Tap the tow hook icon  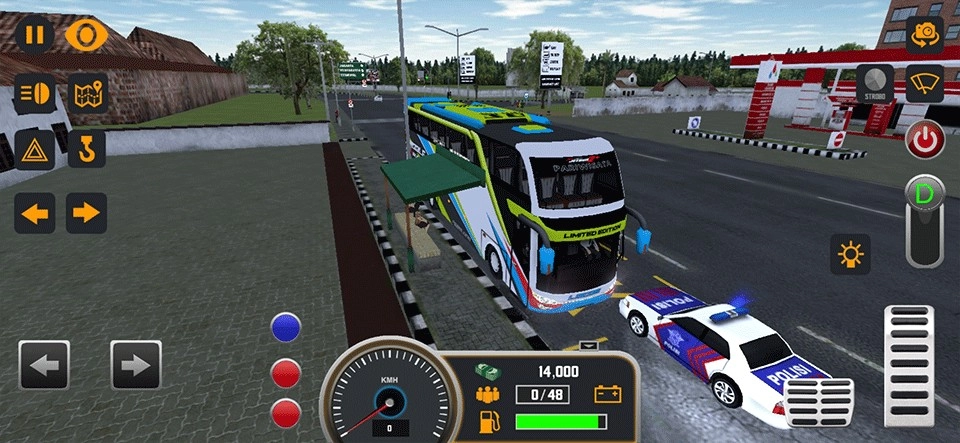(x=87, y=150)
